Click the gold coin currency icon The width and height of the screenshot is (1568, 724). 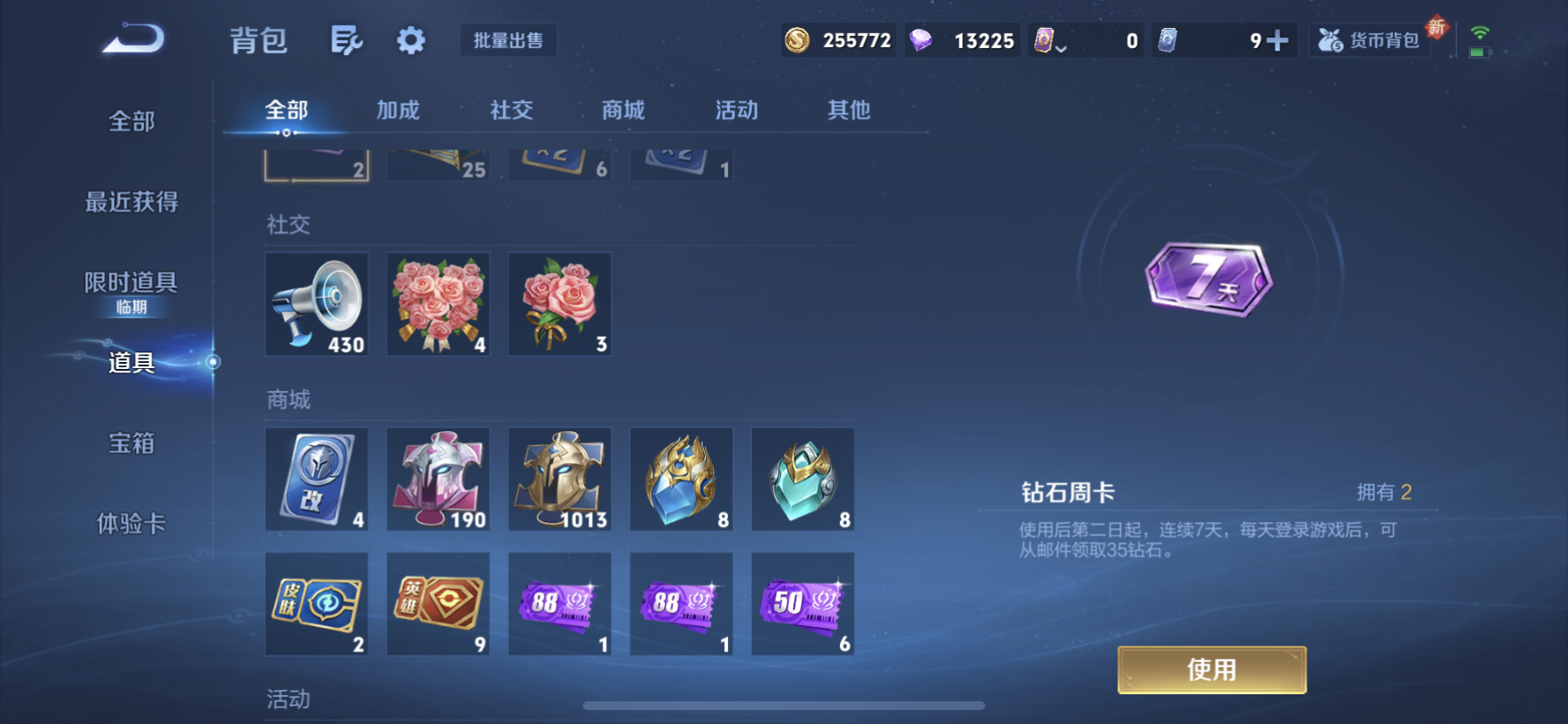(798, 40)
